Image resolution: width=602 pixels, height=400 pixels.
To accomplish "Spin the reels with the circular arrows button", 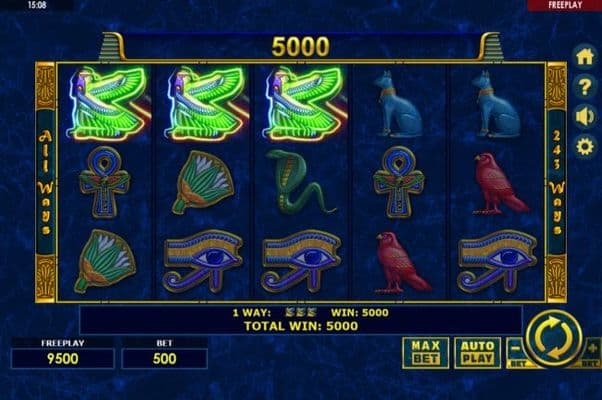I will 553,338.
